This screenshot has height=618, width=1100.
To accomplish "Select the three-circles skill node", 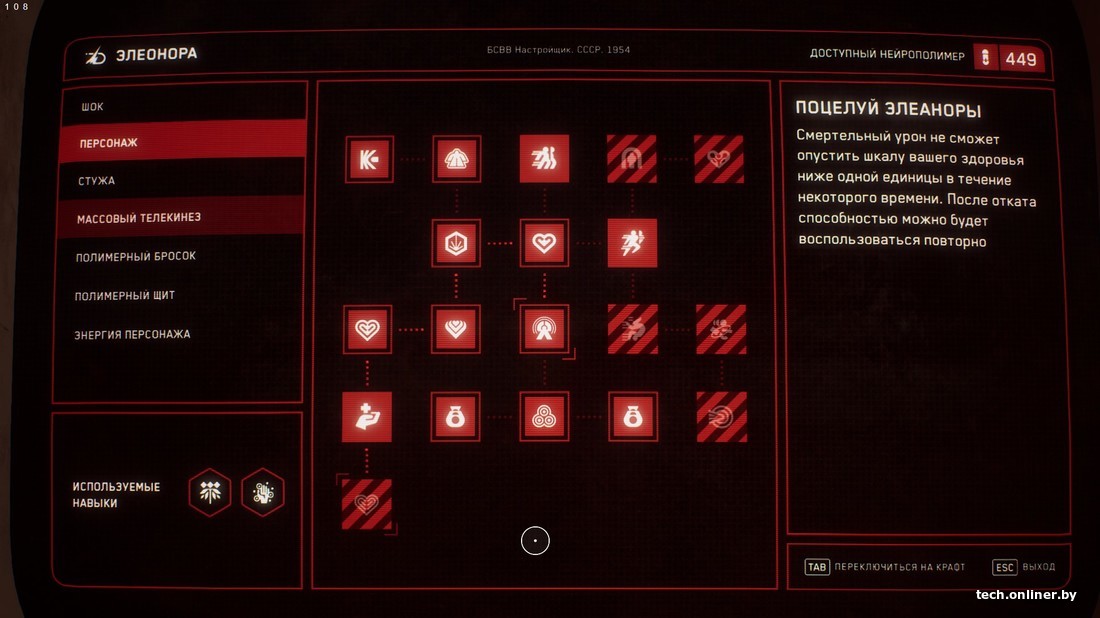I will pyautogui.click(x=544, y=416).
